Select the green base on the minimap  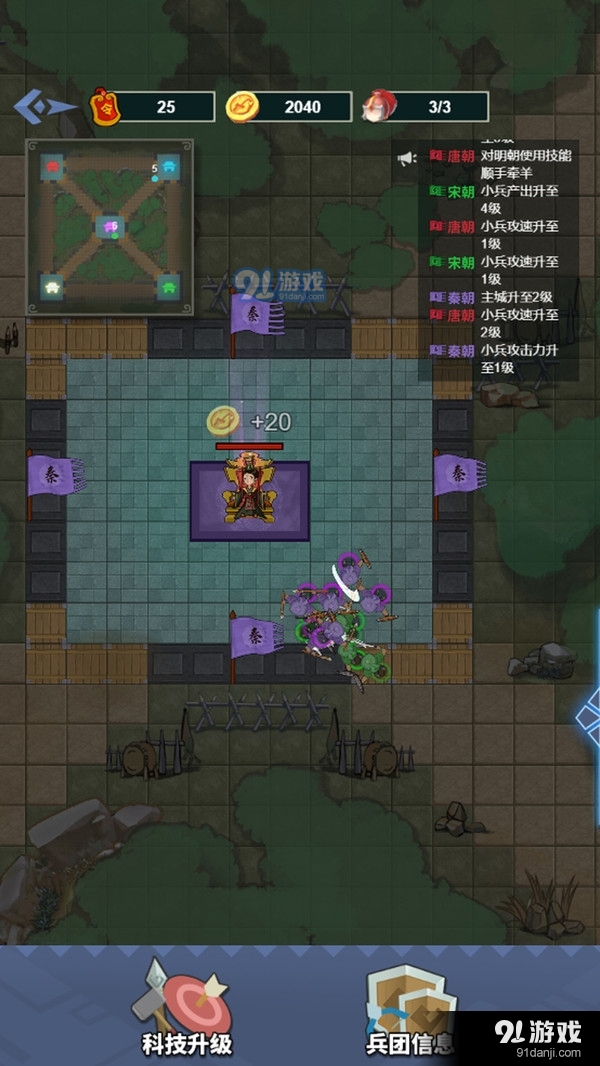[169, 288]
